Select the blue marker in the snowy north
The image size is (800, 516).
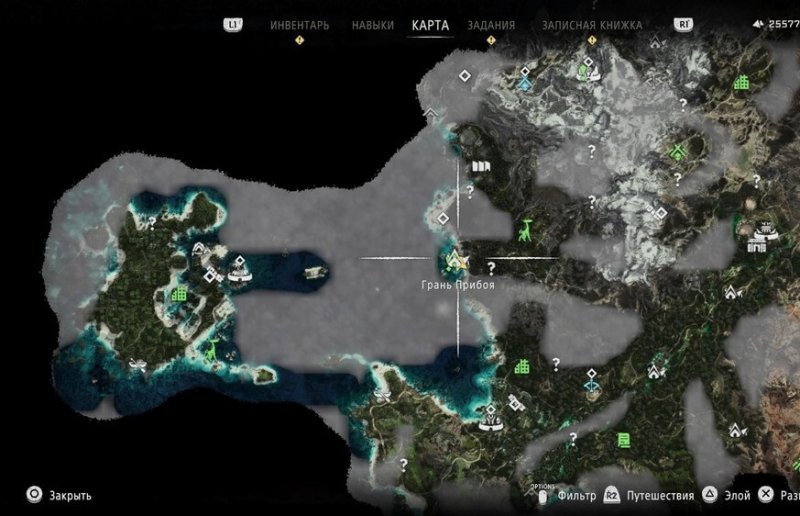coord(525,84)
